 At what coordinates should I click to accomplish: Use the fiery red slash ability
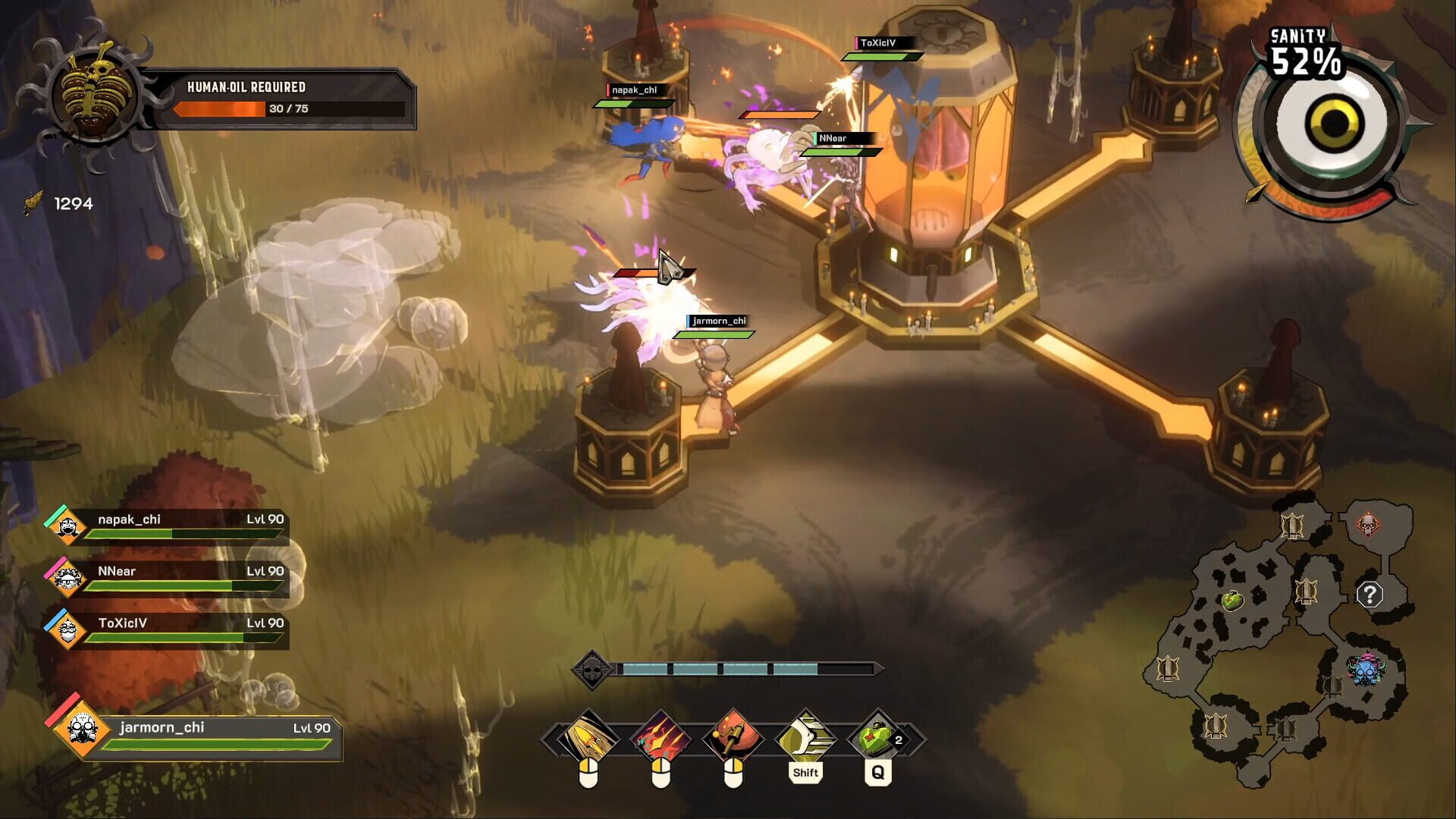[x=661, y=736]
